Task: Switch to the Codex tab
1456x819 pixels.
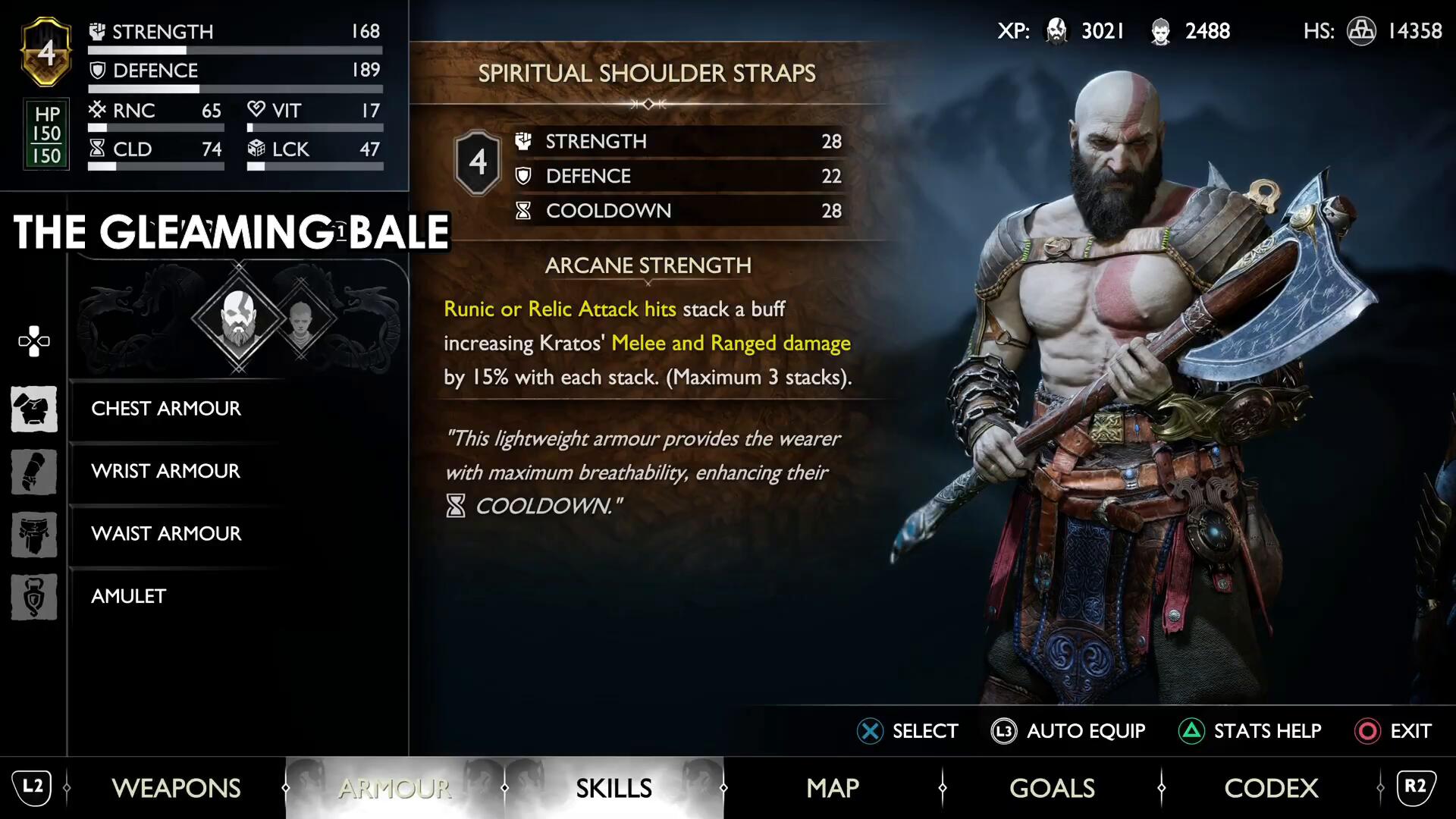Action: point(1271,788)
